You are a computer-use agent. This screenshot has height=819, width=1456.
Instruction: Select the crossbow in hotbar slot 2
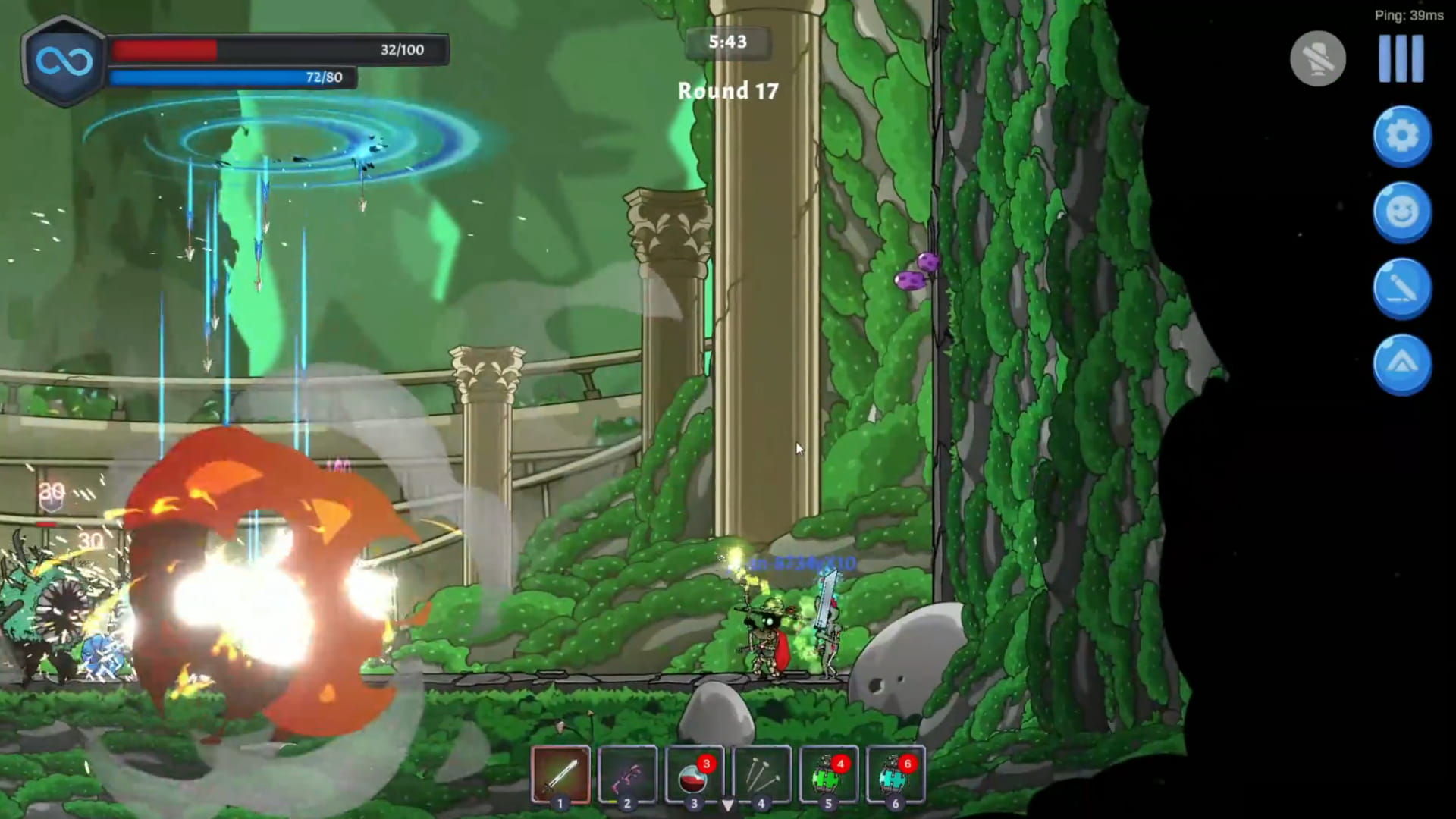point(627,774)
